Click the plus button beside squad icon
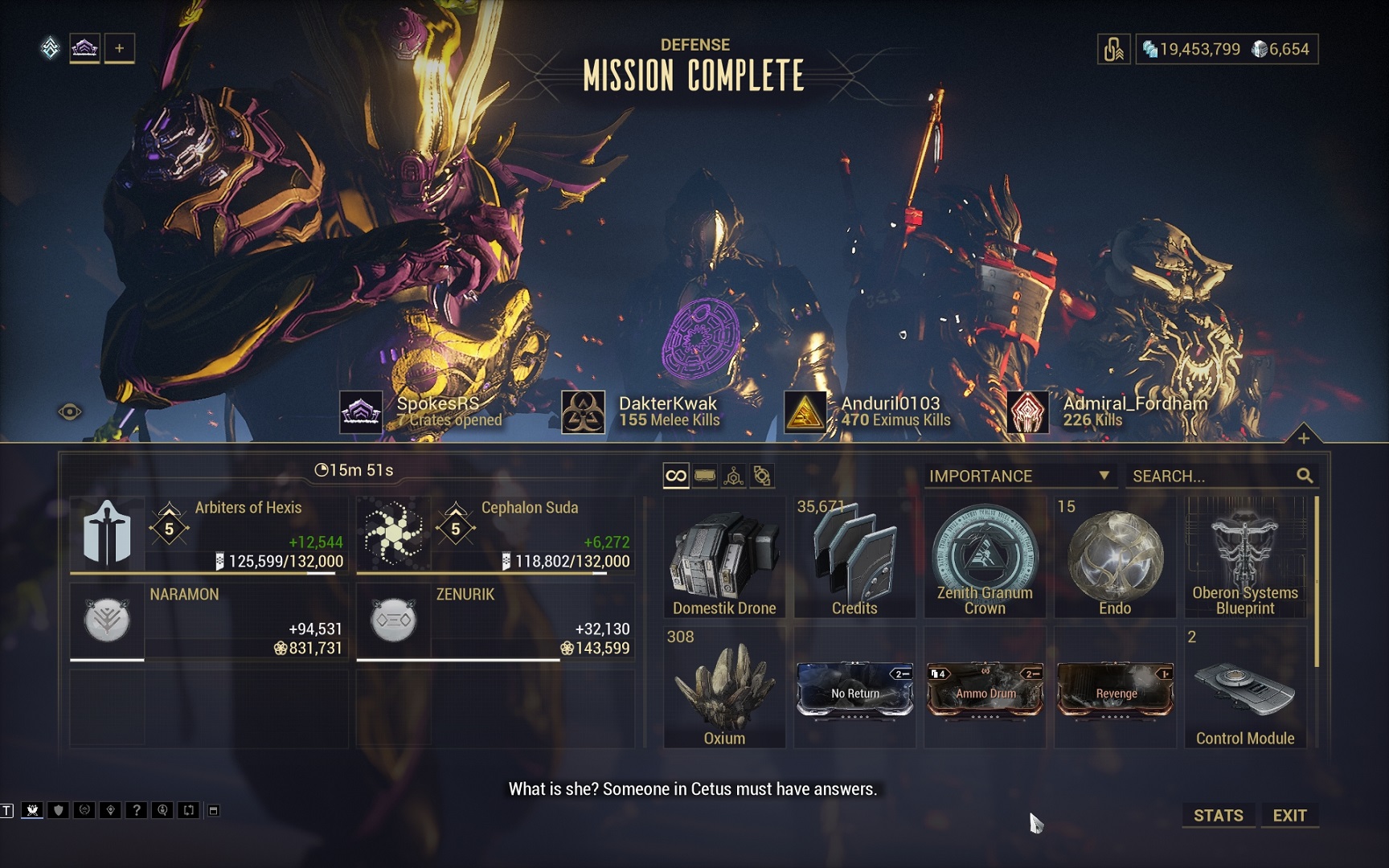Image resolution: width=1389 pixels, height=868 pixels. [119, 48]
